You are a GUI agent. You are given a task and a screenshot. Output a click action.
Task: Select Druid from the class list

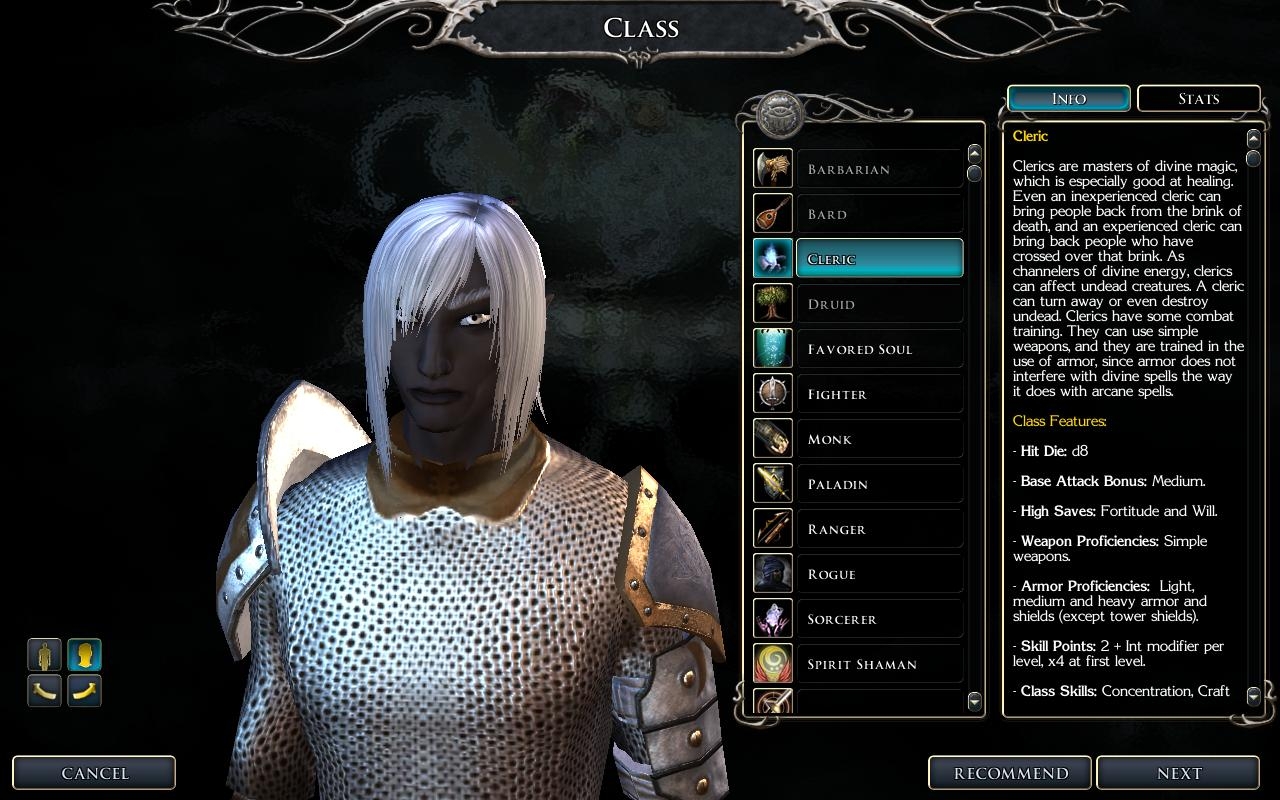click(x=878, y=304)
